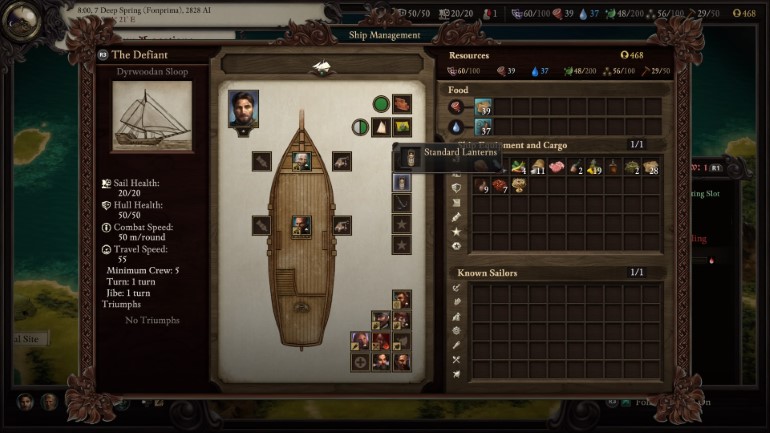Click the solid green circle indicator

point(381,104)
